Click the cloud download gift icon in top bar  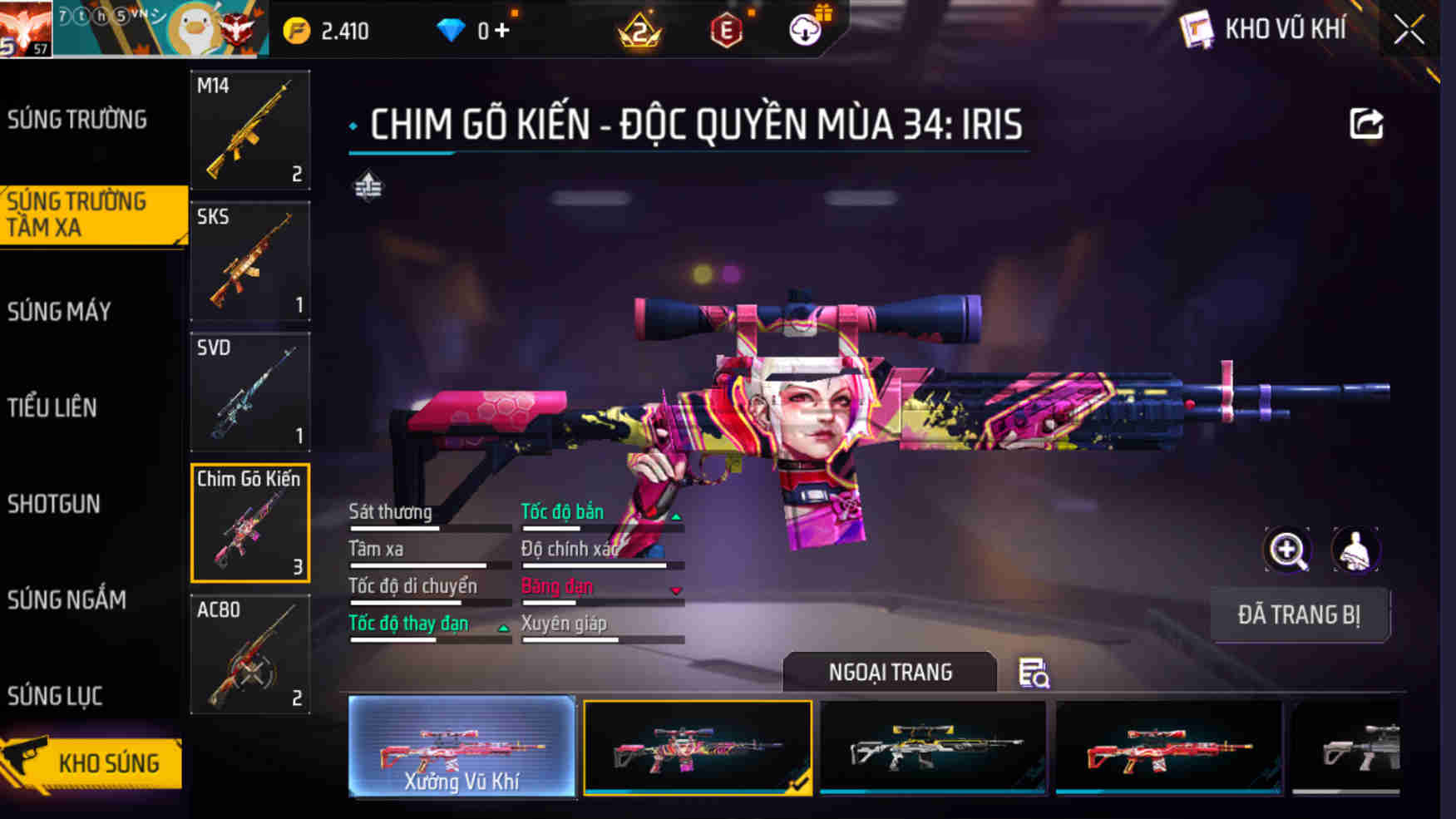coord(804,30)
